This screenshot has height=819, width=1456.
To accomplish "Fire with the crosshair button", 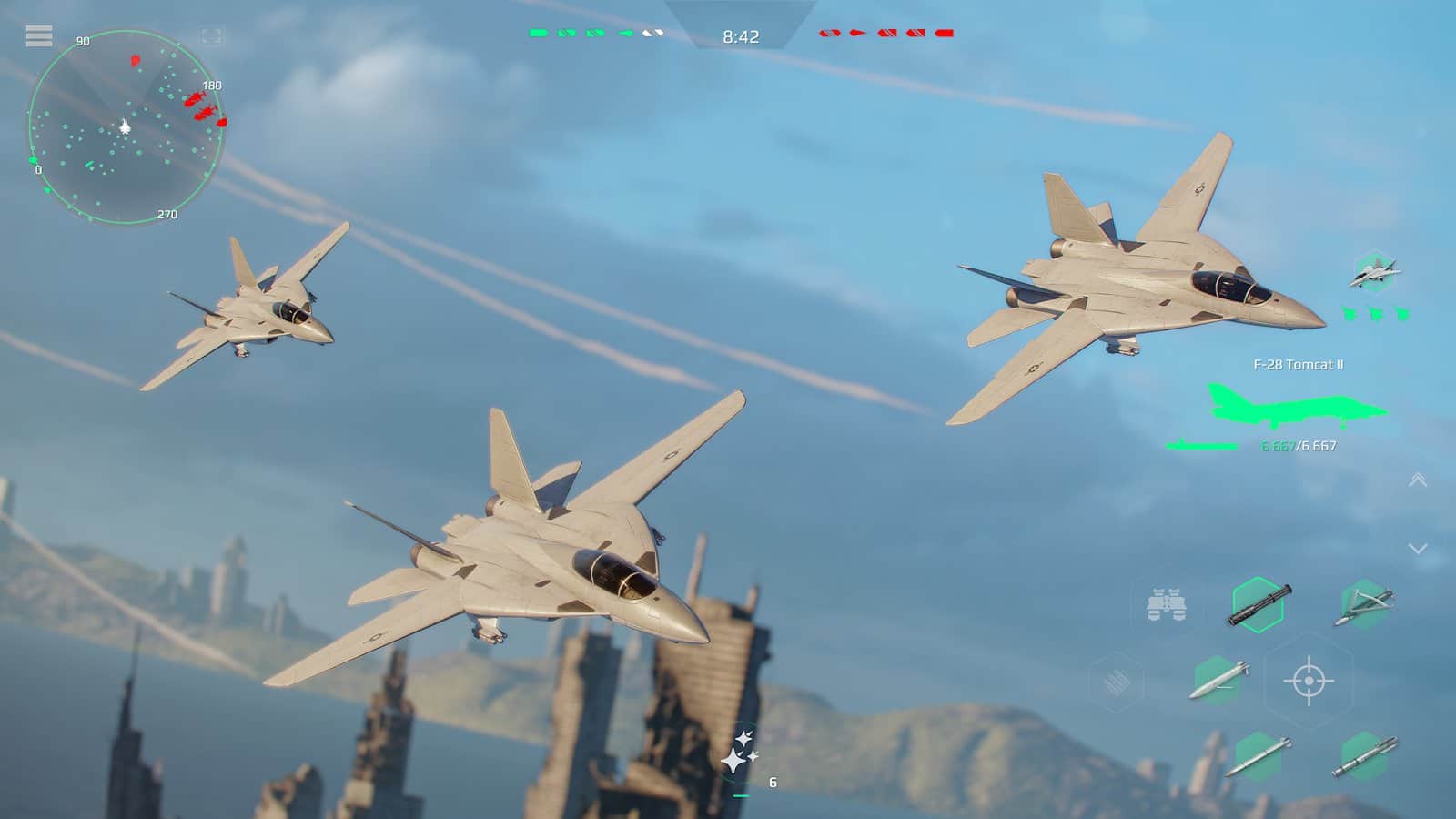I will 1309,681.
